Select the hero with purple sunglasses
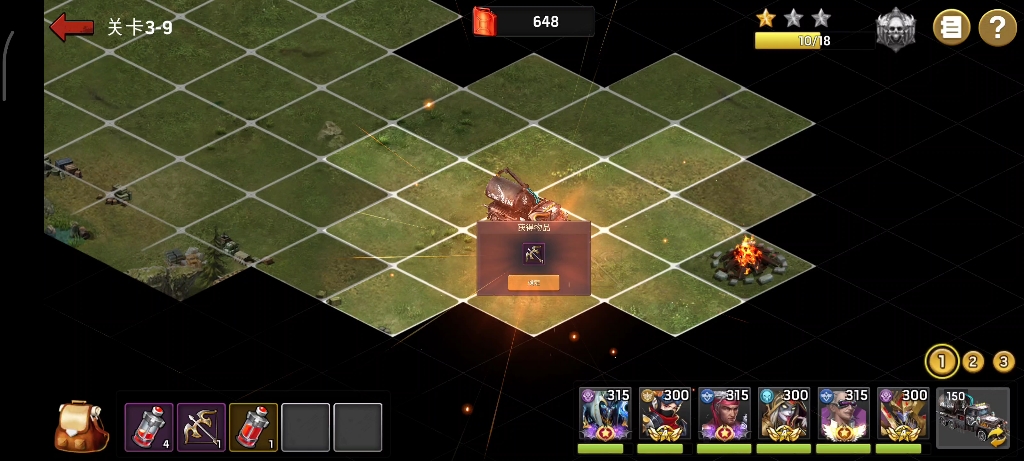Viewport: 1024px width, 461px height. pos(843,414)
